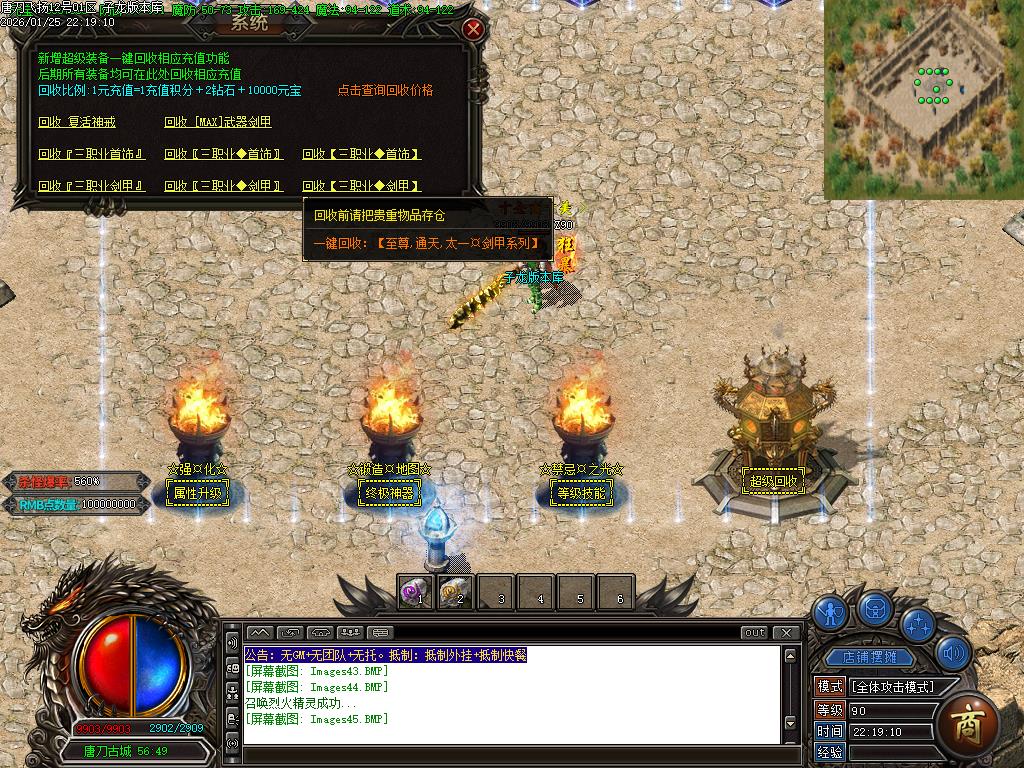Click the chat scrollbar up arrow
1024x768 pixels.
(791, 656)
